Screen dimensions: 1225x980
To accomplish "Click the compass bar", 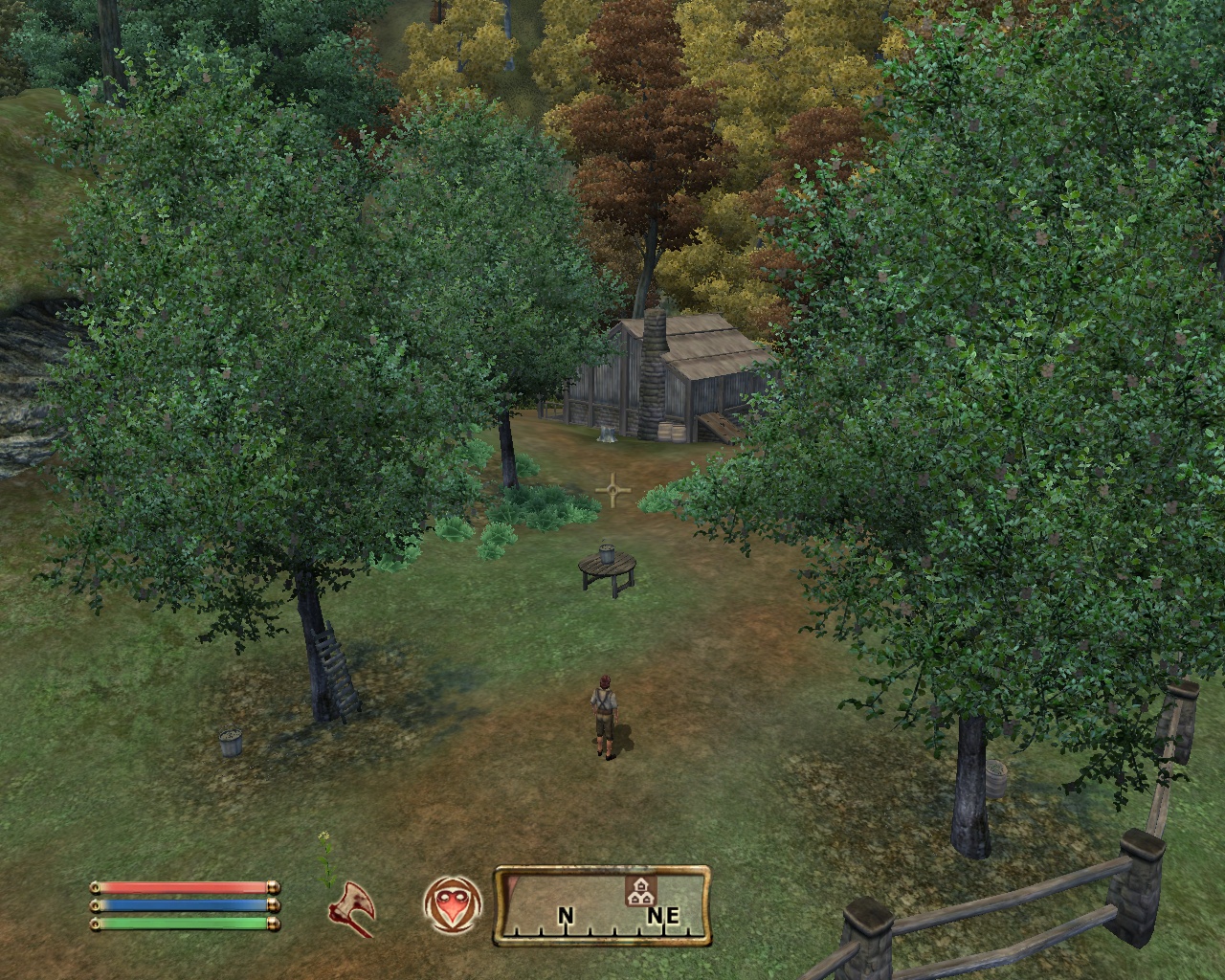I will tap(602, 904).
